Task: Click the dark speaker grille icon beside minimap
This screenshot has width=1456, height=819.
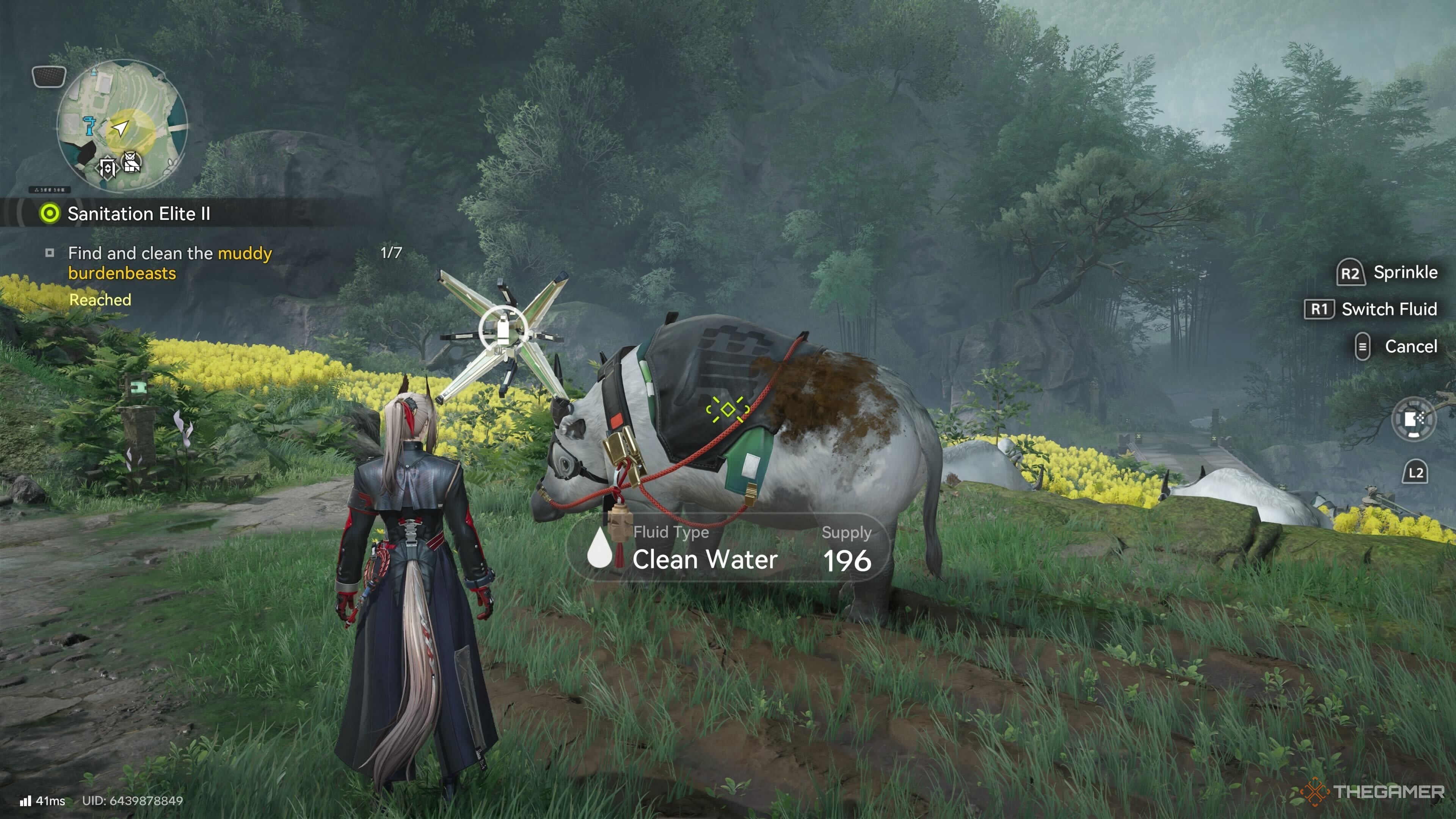Action: [x=49, y=76]
